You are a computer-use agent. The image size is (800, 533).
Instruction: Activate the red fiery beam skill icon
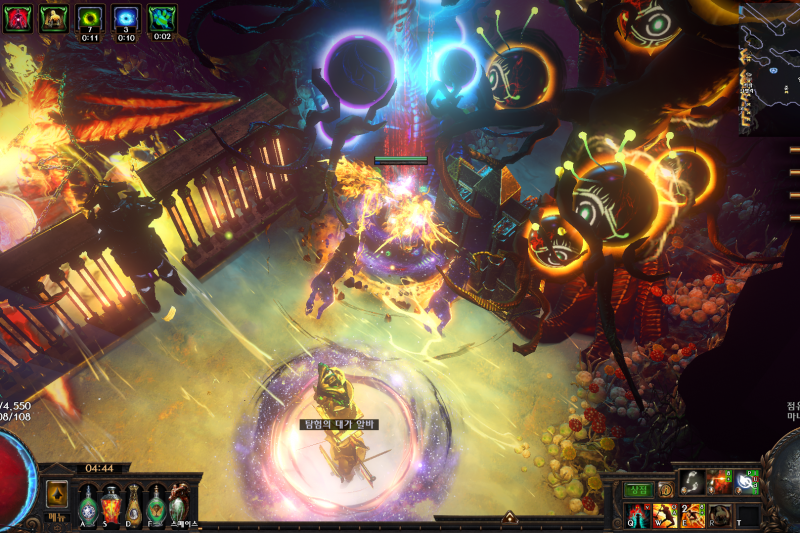(x=720, y=484)
